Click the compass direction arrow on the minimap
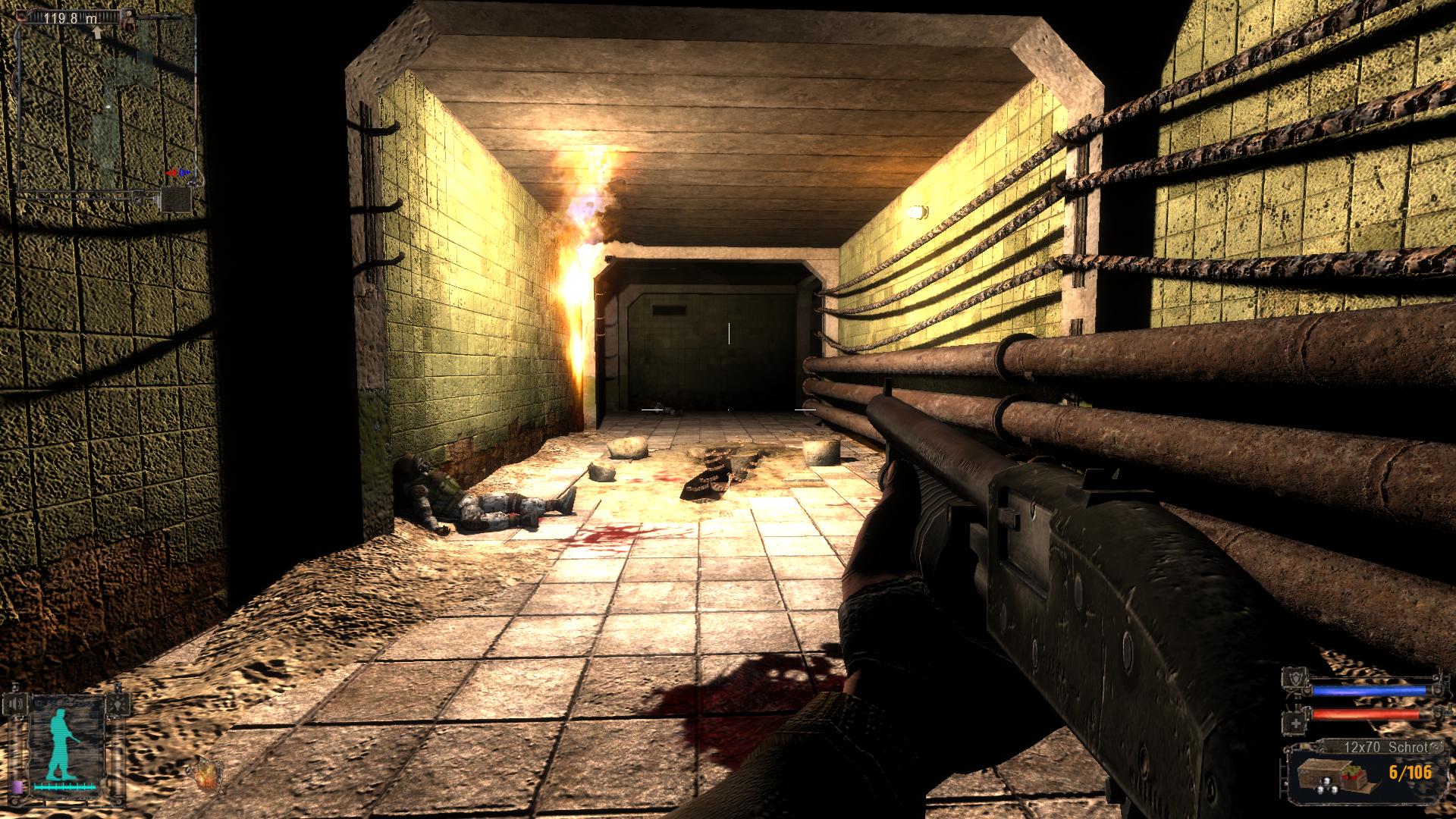The height and width of the screenshot is (819, 1456). pyautogui.click(x=97, y=33)
